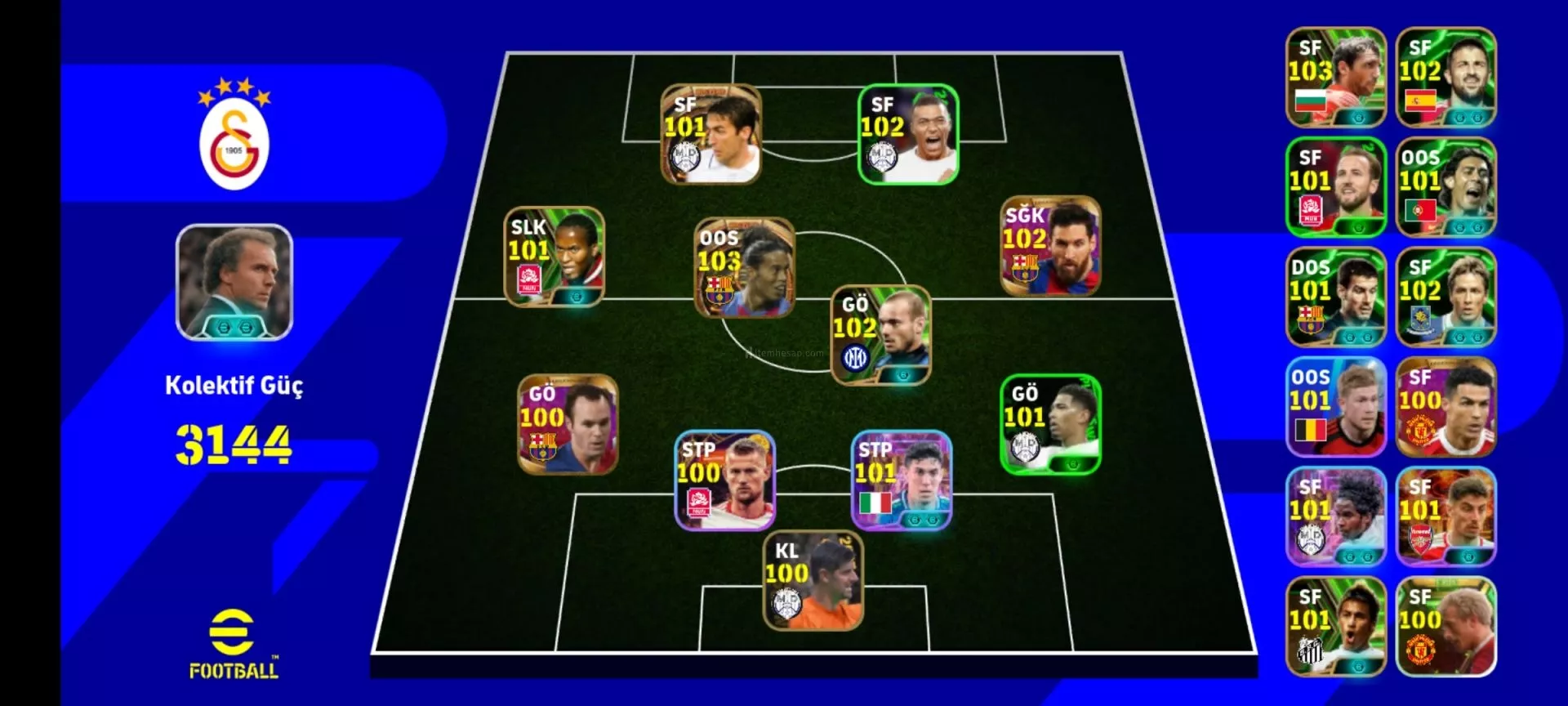This screenshot has height=706, width=1568.
Task: Select the SĞK 102 right winger card
Action: [1050, 245]
